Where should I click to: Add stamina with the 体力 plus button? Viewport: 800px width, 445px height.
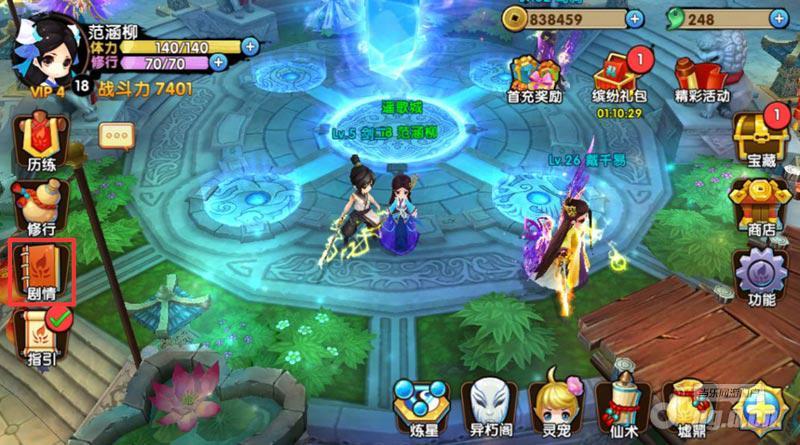[250, 45]
